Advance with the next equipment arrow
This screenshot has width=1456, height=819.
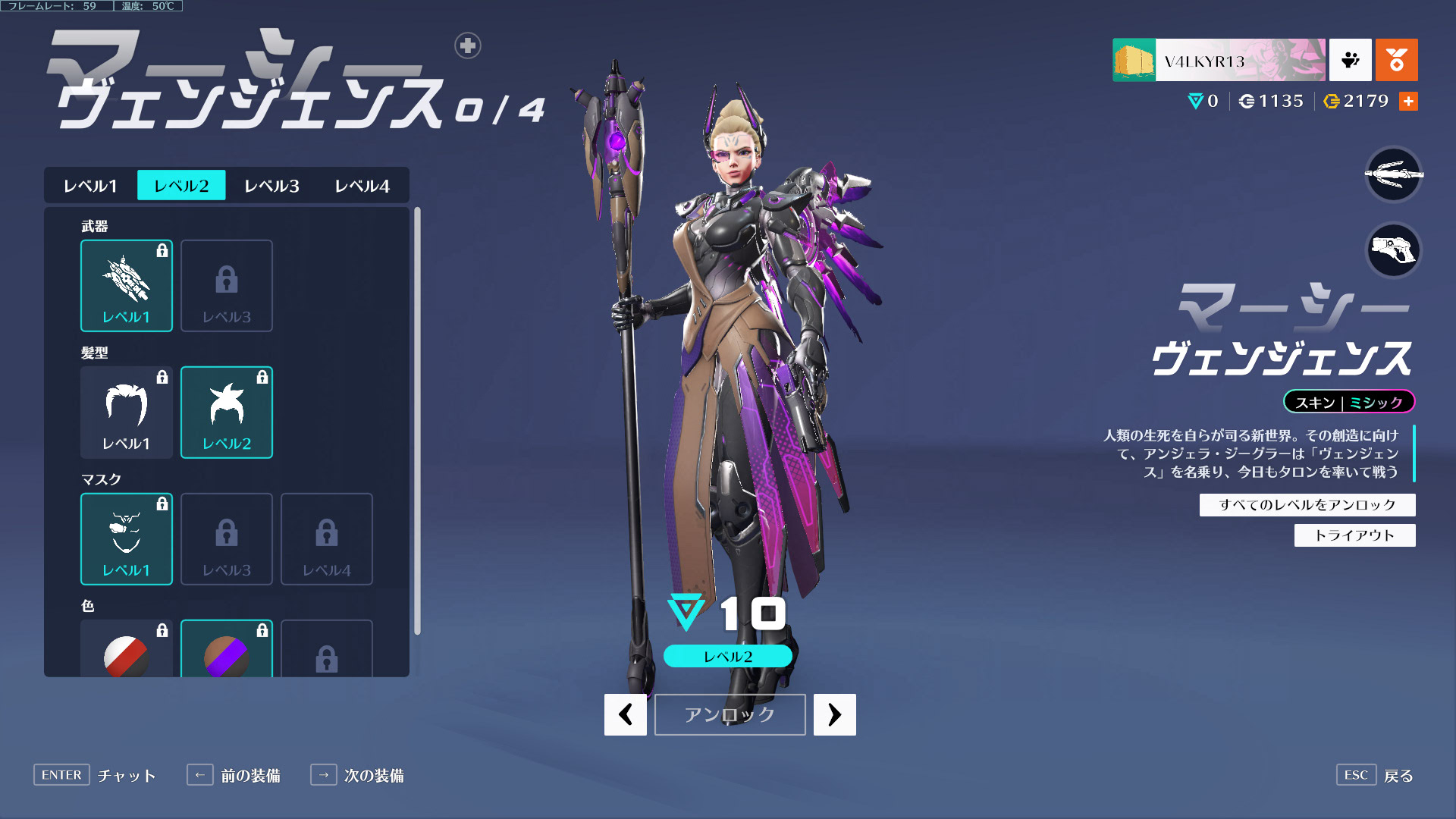(x=834, y=714)
